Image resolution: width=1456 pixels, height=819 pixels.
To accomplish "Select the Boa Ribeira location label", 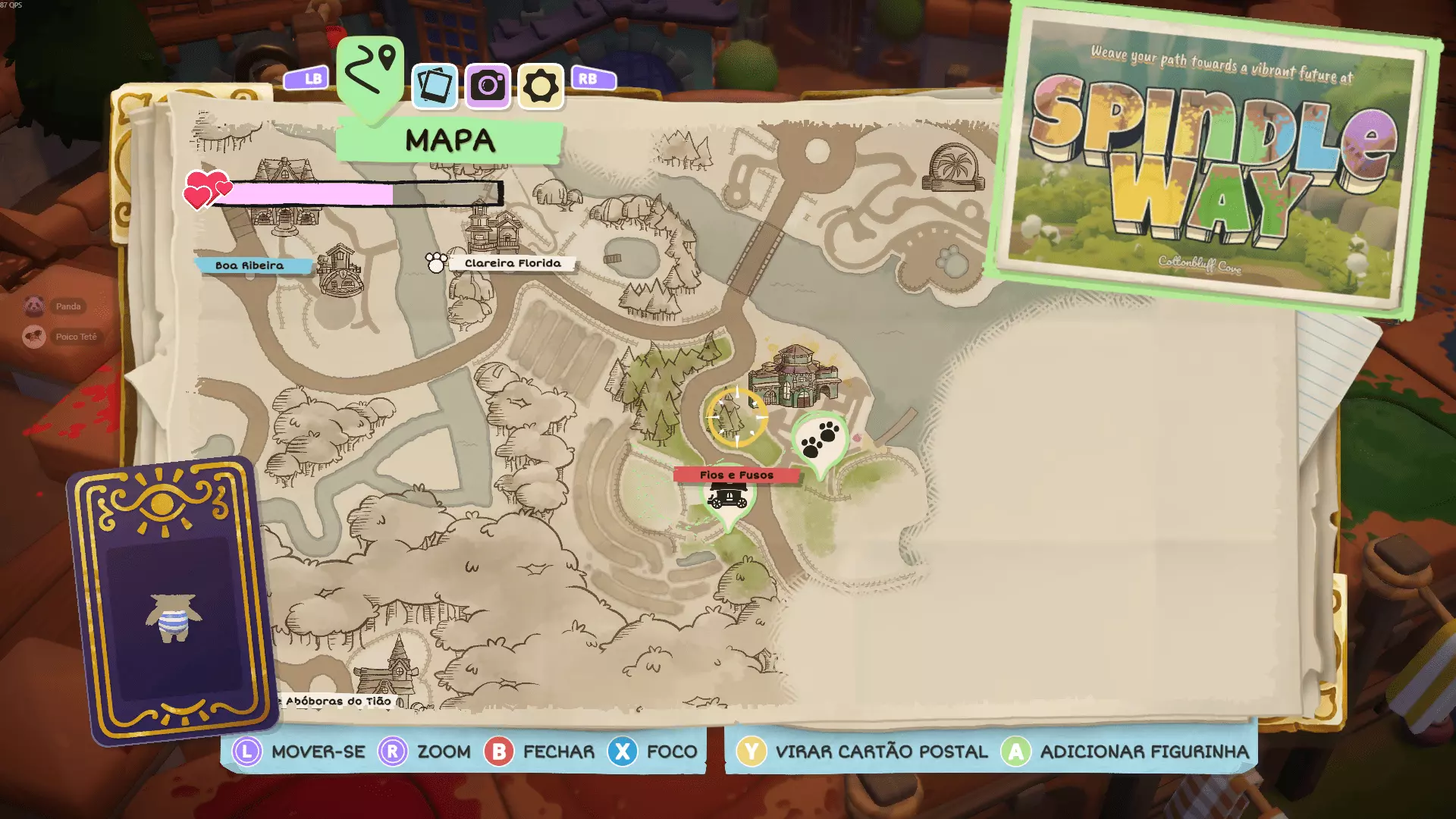I will click(249, 265).
